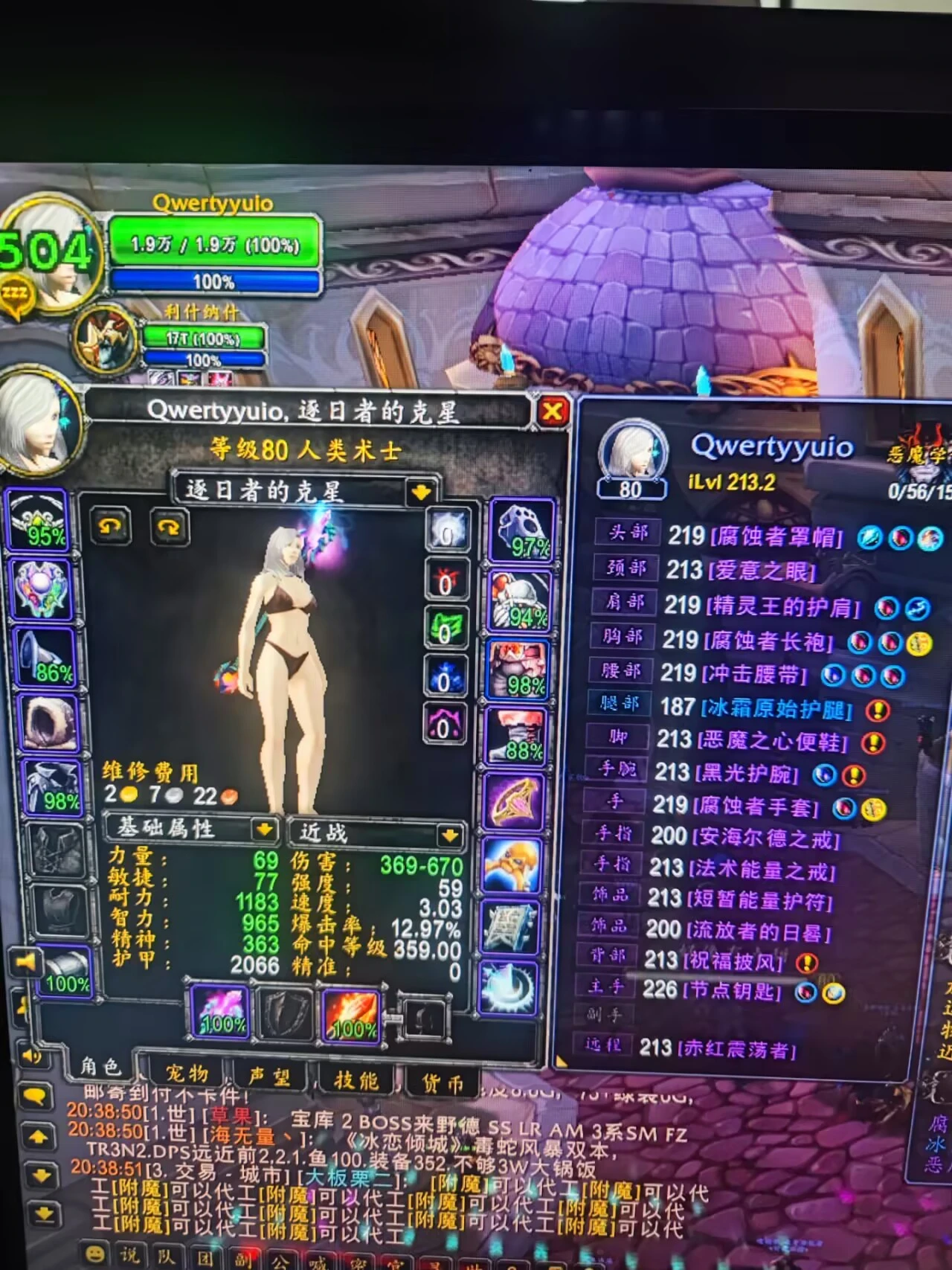Expand the 逐日者的克星 title dropdown

pos(420,489)
